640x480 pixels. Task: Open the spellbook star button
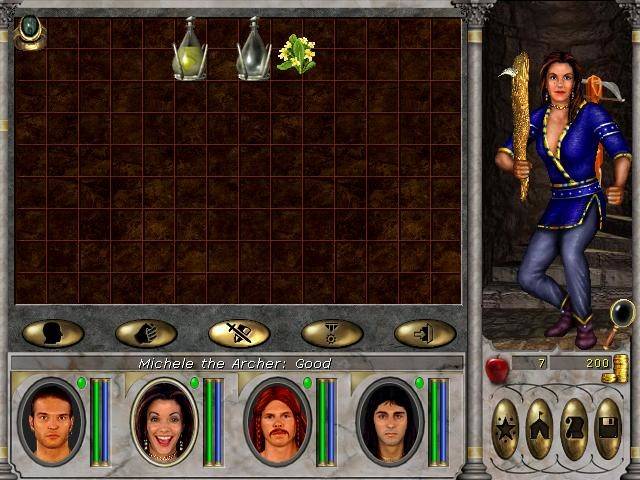506,429
